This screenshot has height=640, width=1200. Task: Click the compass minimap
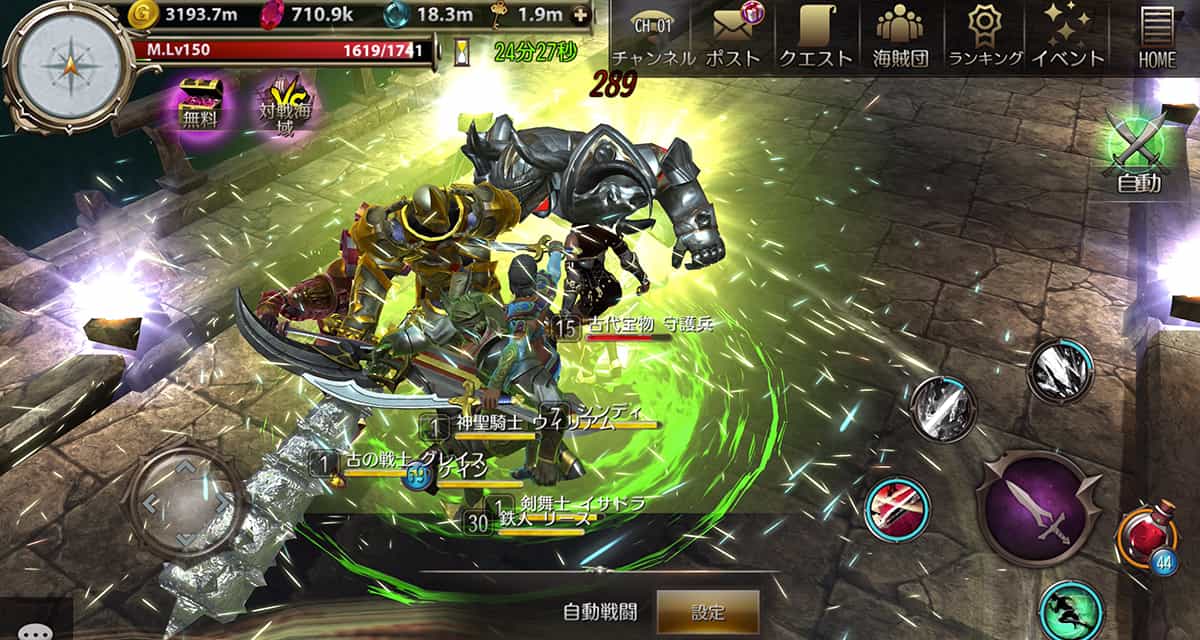[68, 65]
